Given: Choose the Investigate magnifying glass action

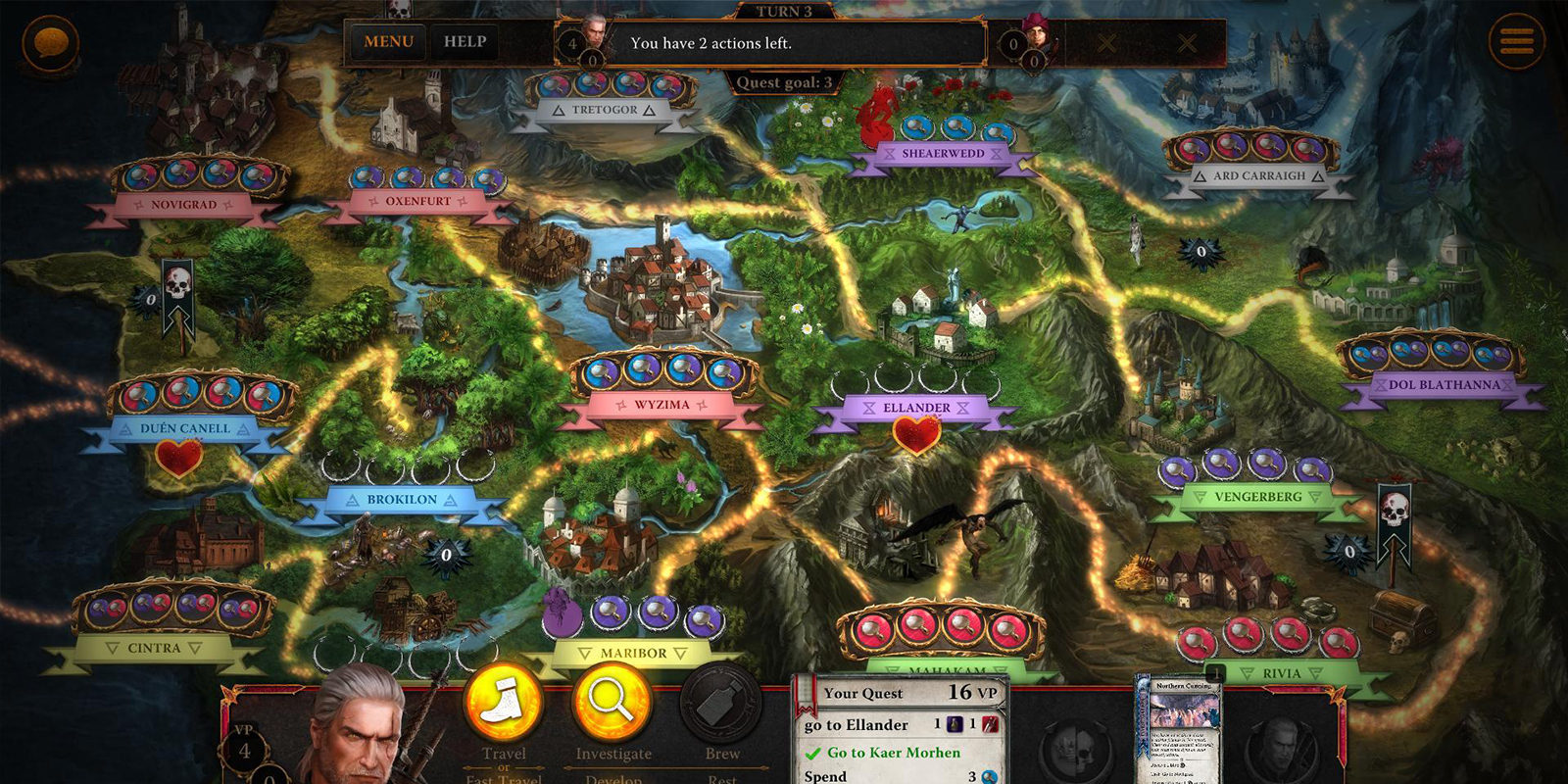Looking at the screenshot, I should pyautogui.click(x=612, y=705).
